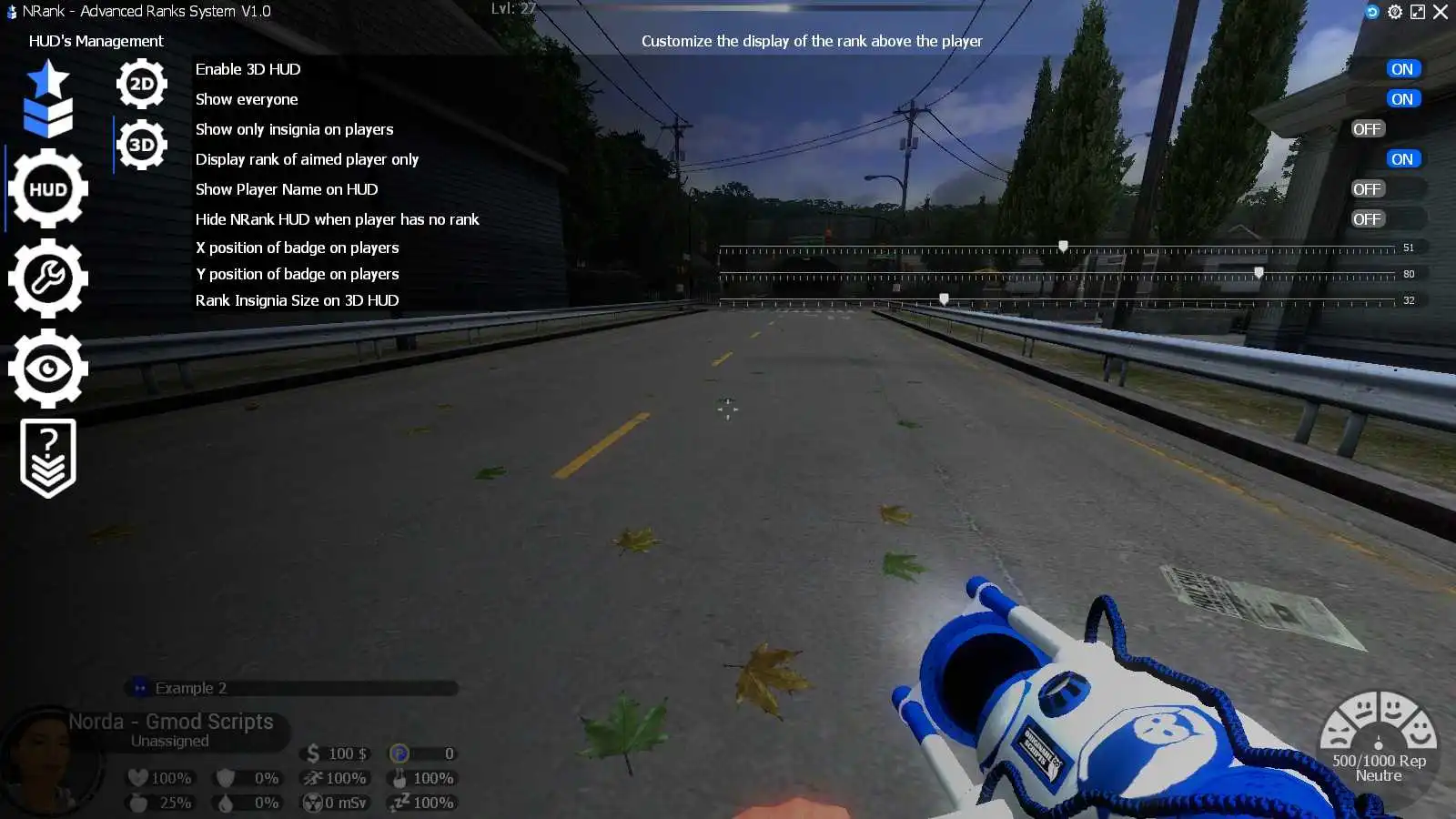1456x819 pixels.
Task: Open the gear settings icon in the title bar
Action: pyautogui.click(x=1395, y=12)
